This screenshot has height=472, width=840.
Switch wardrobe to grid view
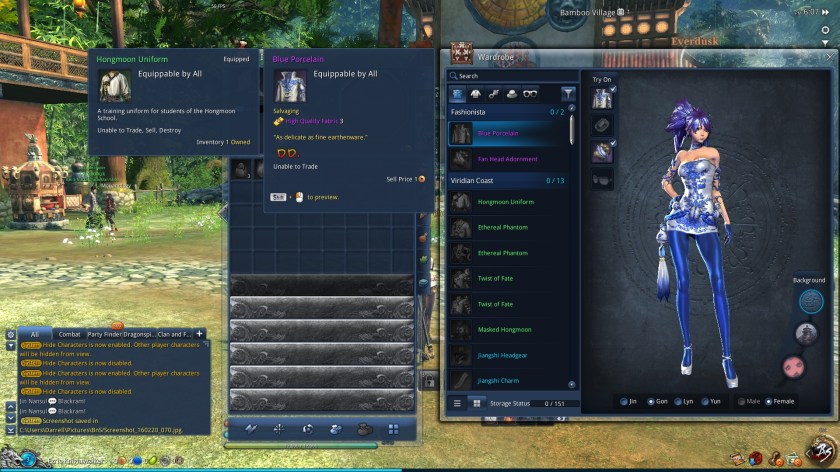(476, 403)
